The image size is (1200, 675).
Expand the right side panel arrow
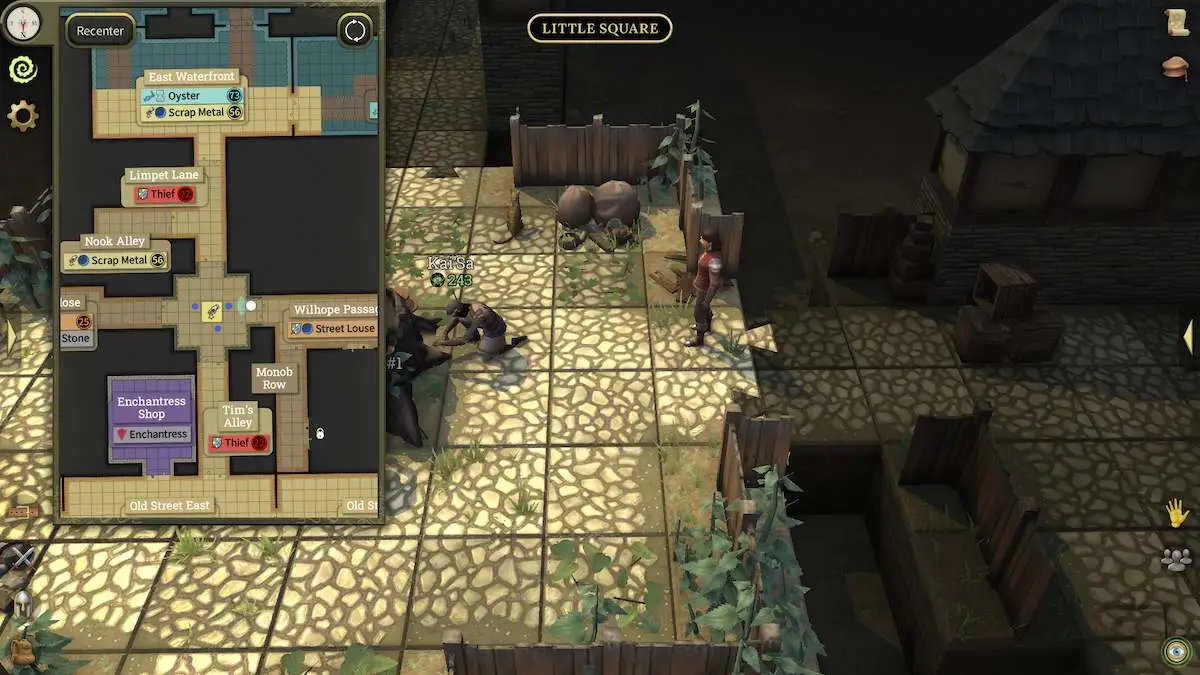[x=1189, y=336]
